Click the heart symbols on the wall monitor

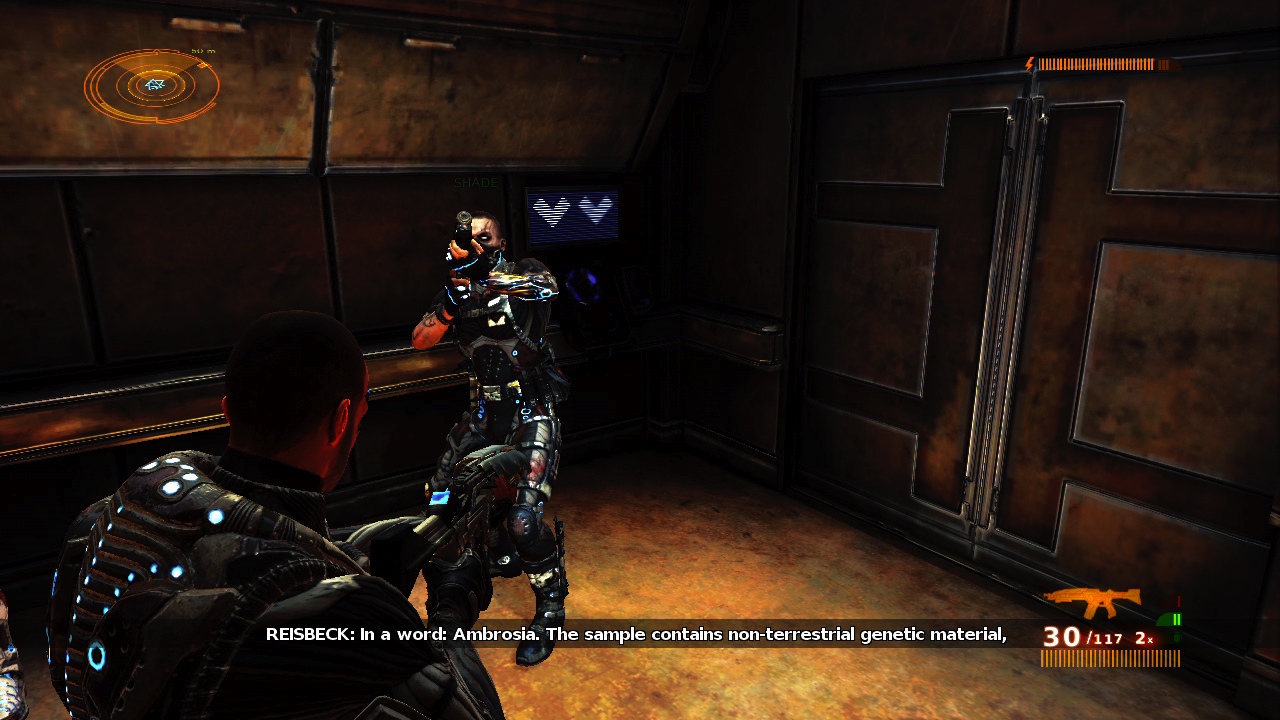570,211
